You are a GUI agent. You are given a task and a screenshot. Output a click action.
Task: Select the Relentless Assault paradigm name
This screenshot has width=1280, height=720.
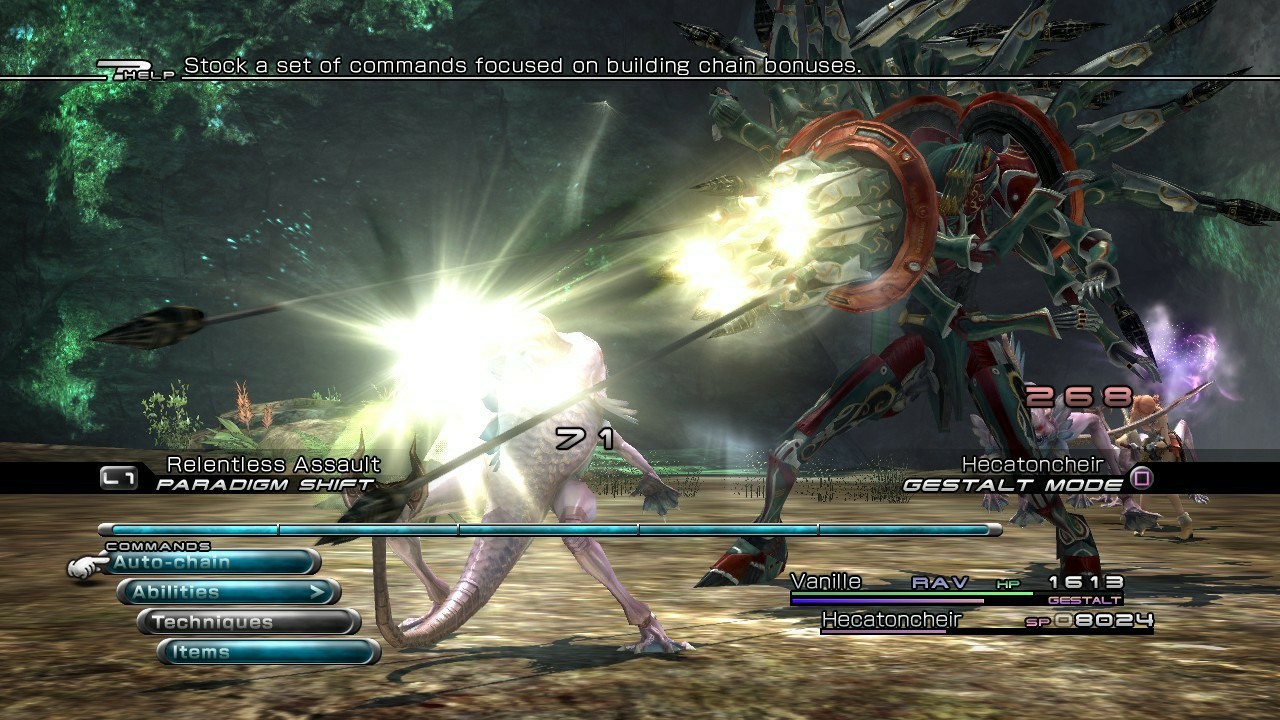(272, 463)
